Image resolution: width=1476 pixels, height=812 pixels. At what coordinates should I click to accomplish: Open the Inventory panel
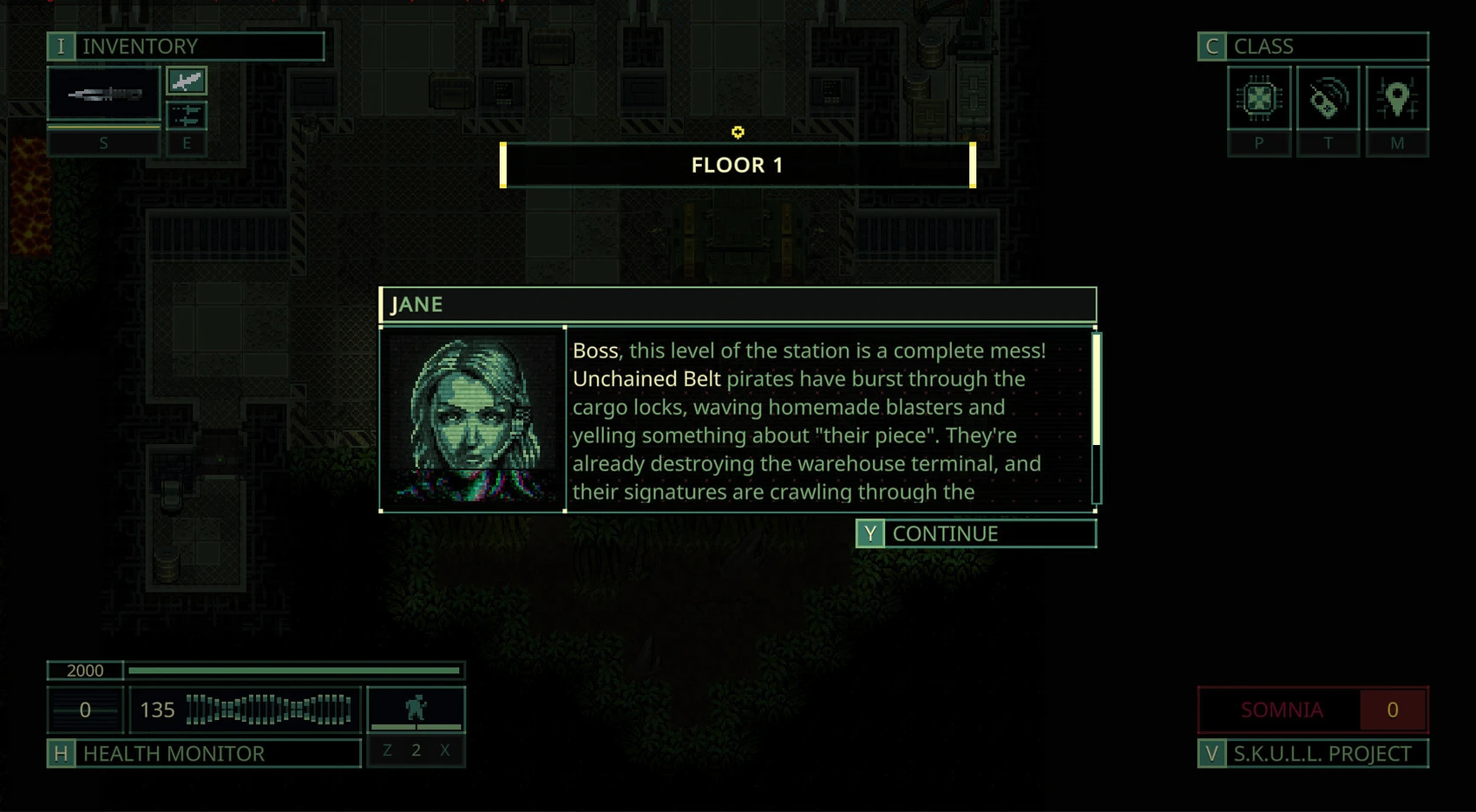click(x=186, y=46)
